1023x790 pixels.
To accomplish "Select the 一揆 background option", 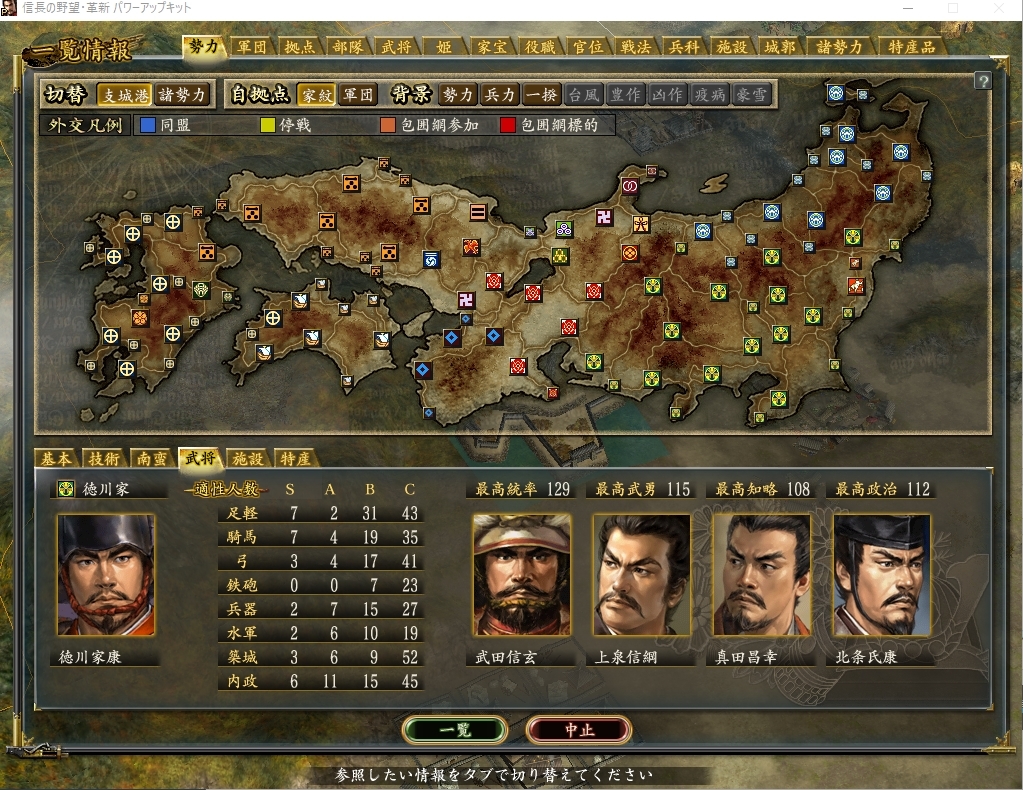I will coord(541,95).
